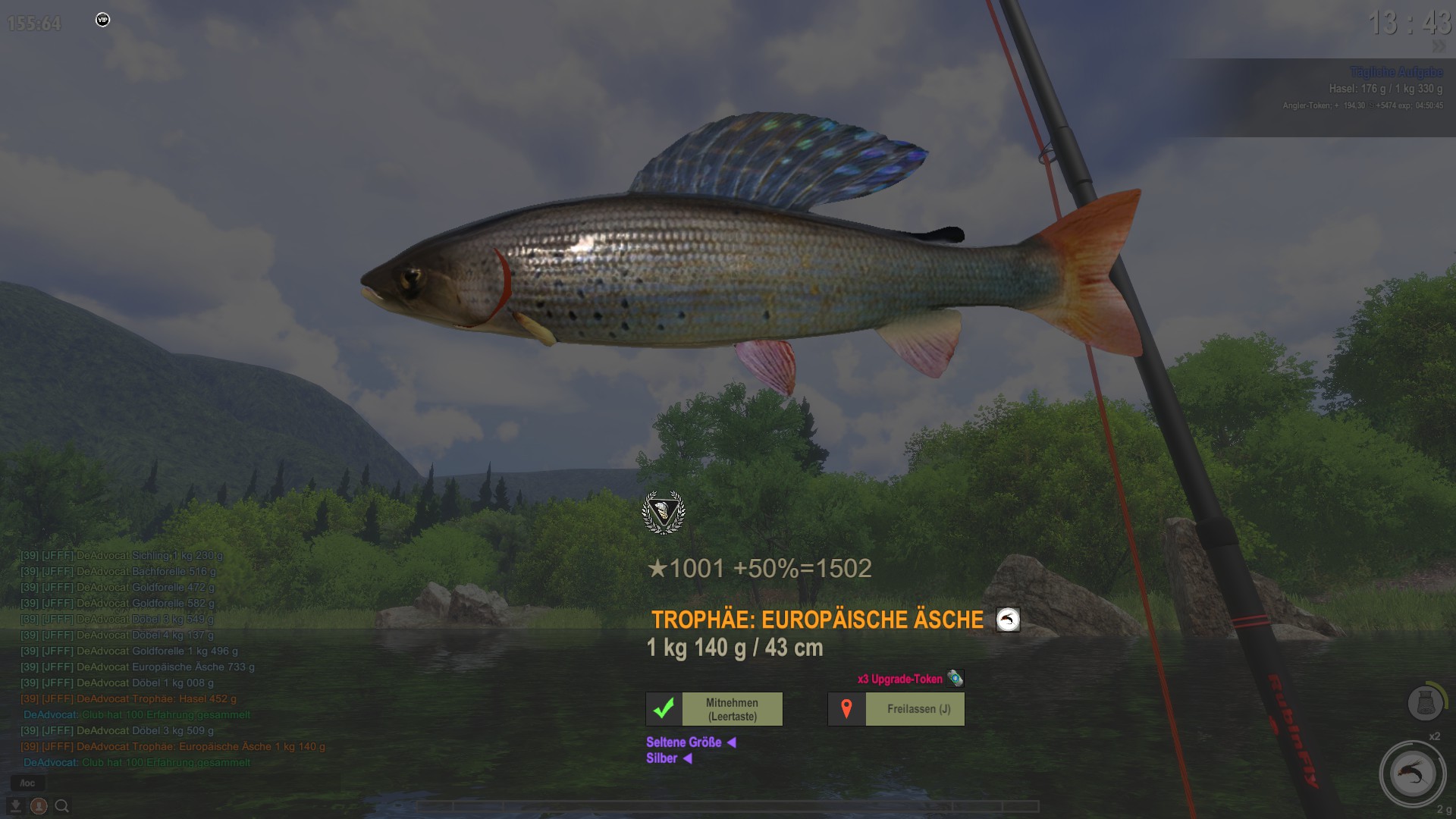Screen dimensions: 1456x819
Task: Release the fish with the Freilassen button
Action: 896,709
